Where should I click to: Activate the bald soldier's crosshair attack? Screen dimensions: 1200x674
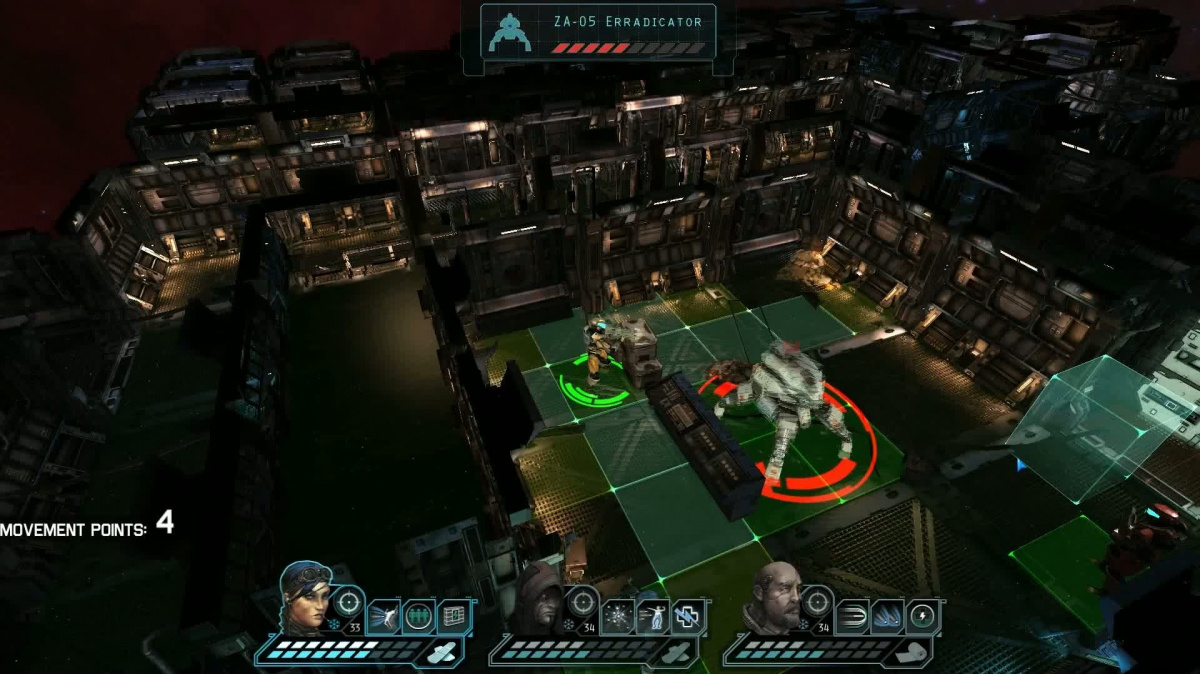pos(817,601)
